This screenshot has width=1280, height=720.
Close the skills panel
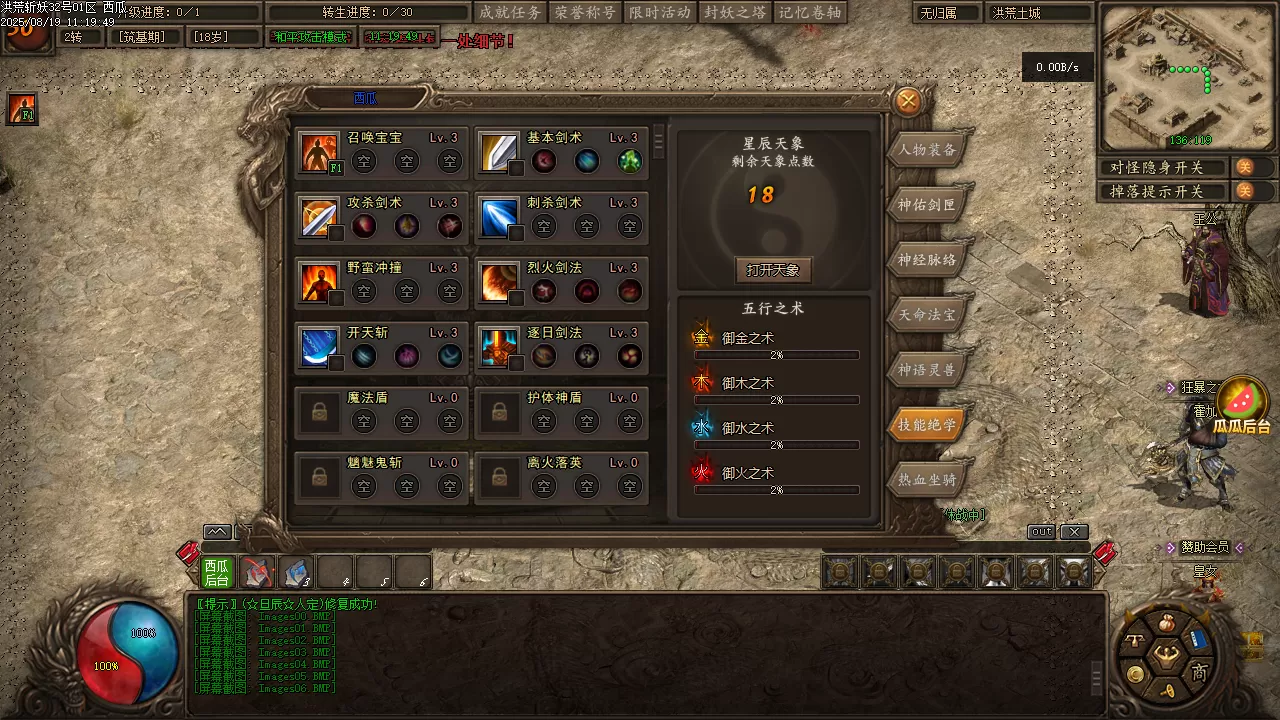tap(908, 101)
